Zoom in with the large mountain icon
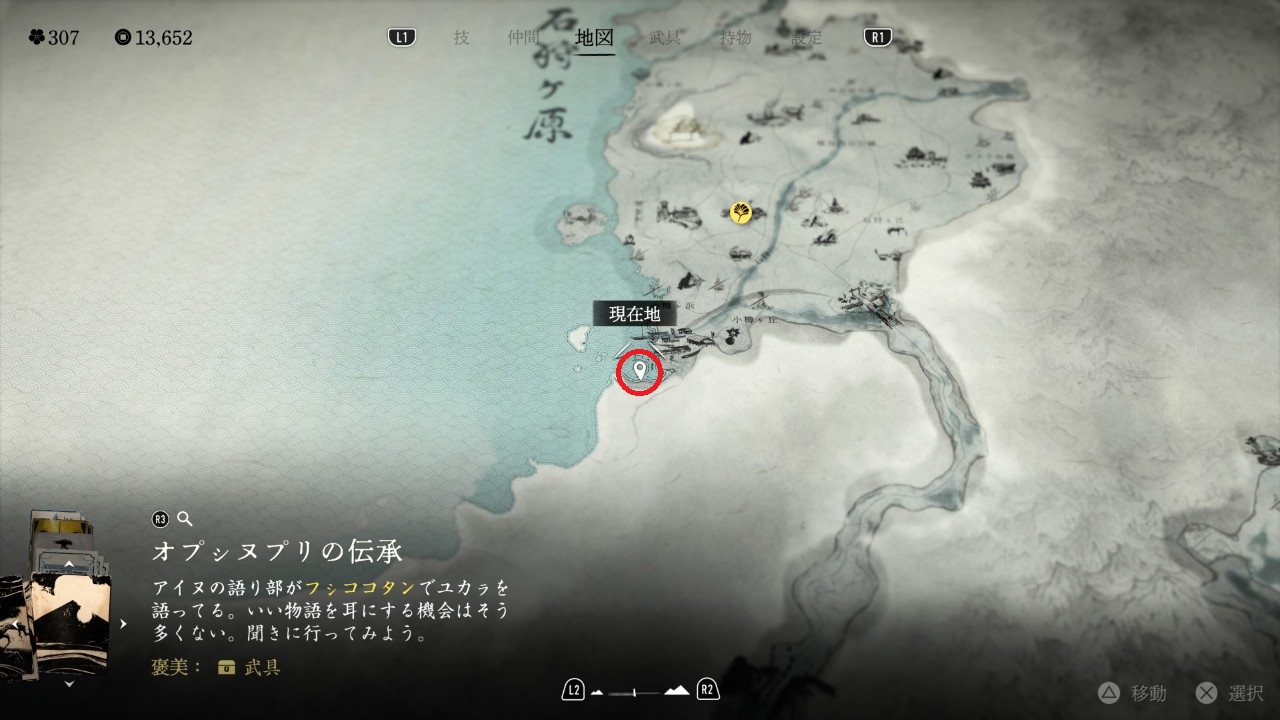Image resolution: width=1280 pixels, height=720 pixels. point(677,690)
